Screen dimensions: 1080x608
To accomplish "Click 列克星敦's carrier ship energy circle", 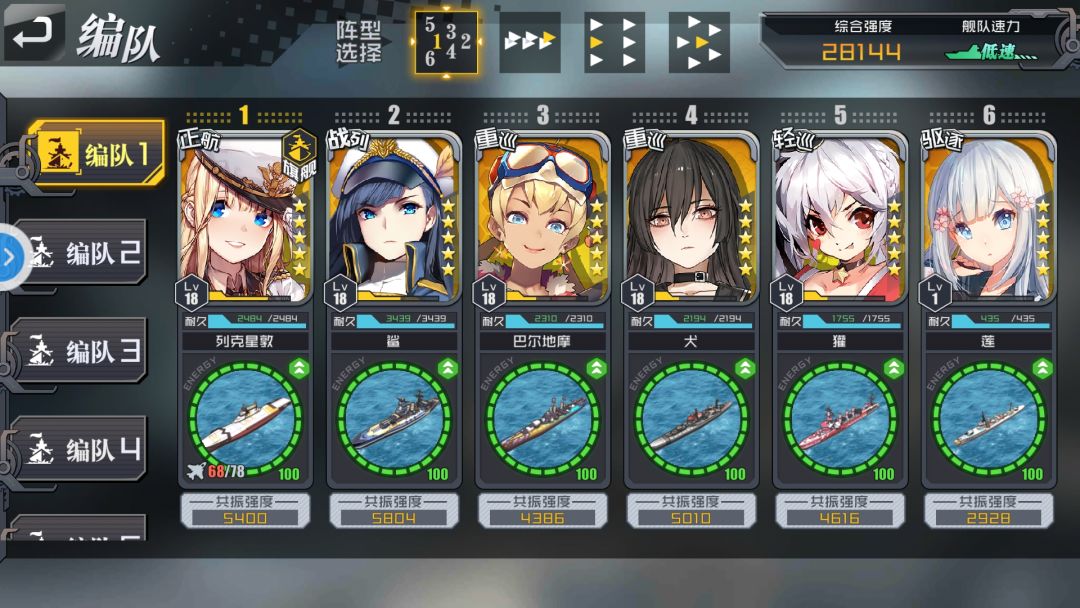I will [x=244, y=419].
